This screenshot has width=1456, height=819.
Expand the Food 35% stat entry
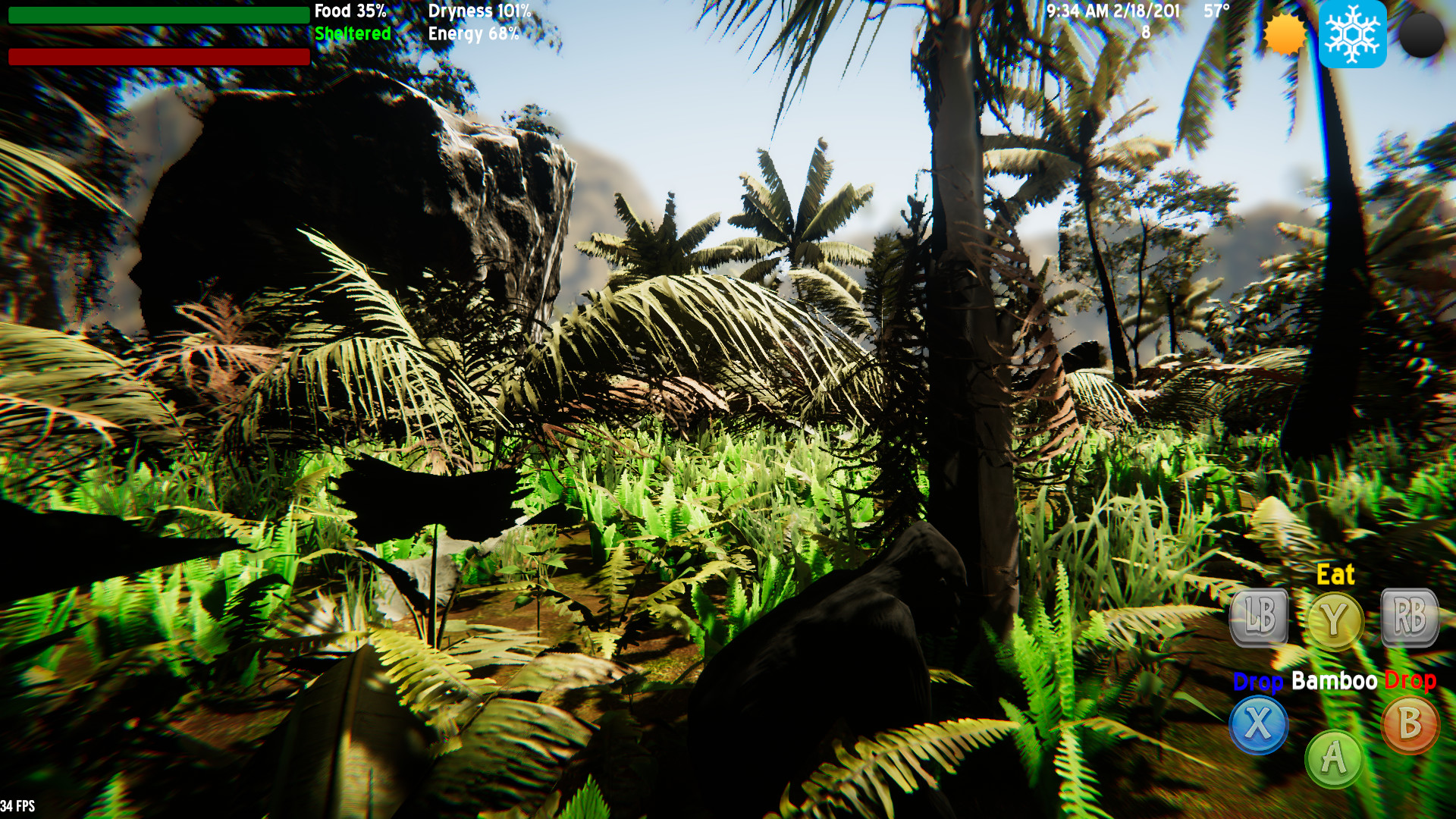pyautogui.click(x=351, y=11)
